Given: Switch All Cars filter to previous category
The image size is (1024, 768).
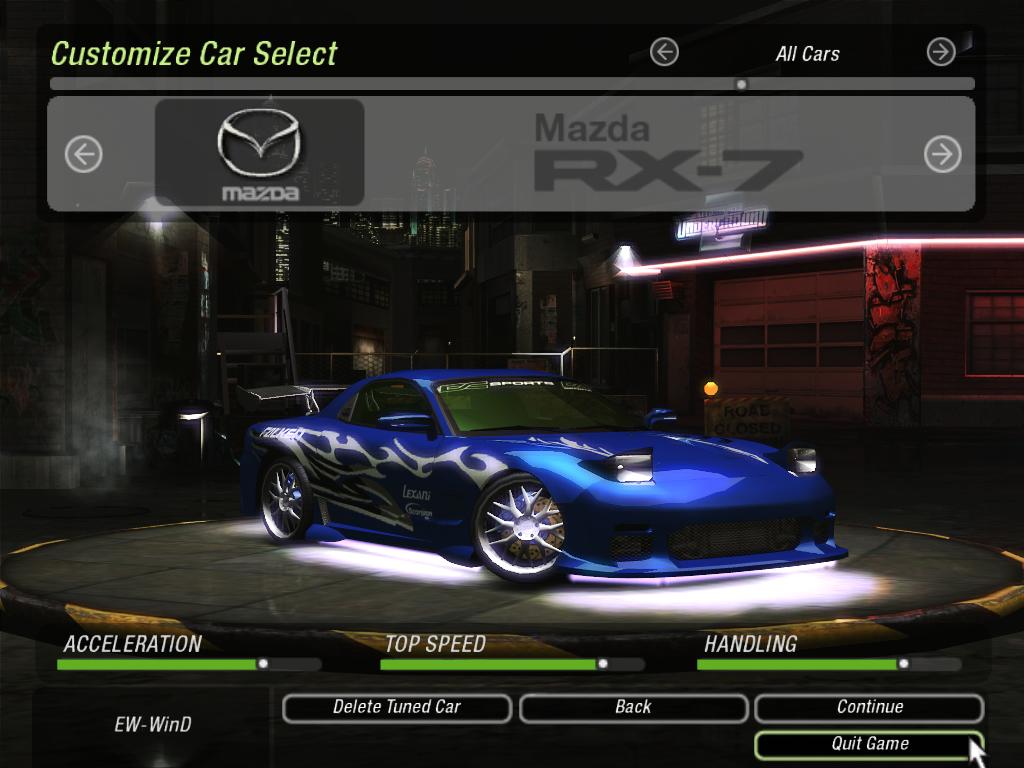Looking at the screenshot, I should [664, 52].
